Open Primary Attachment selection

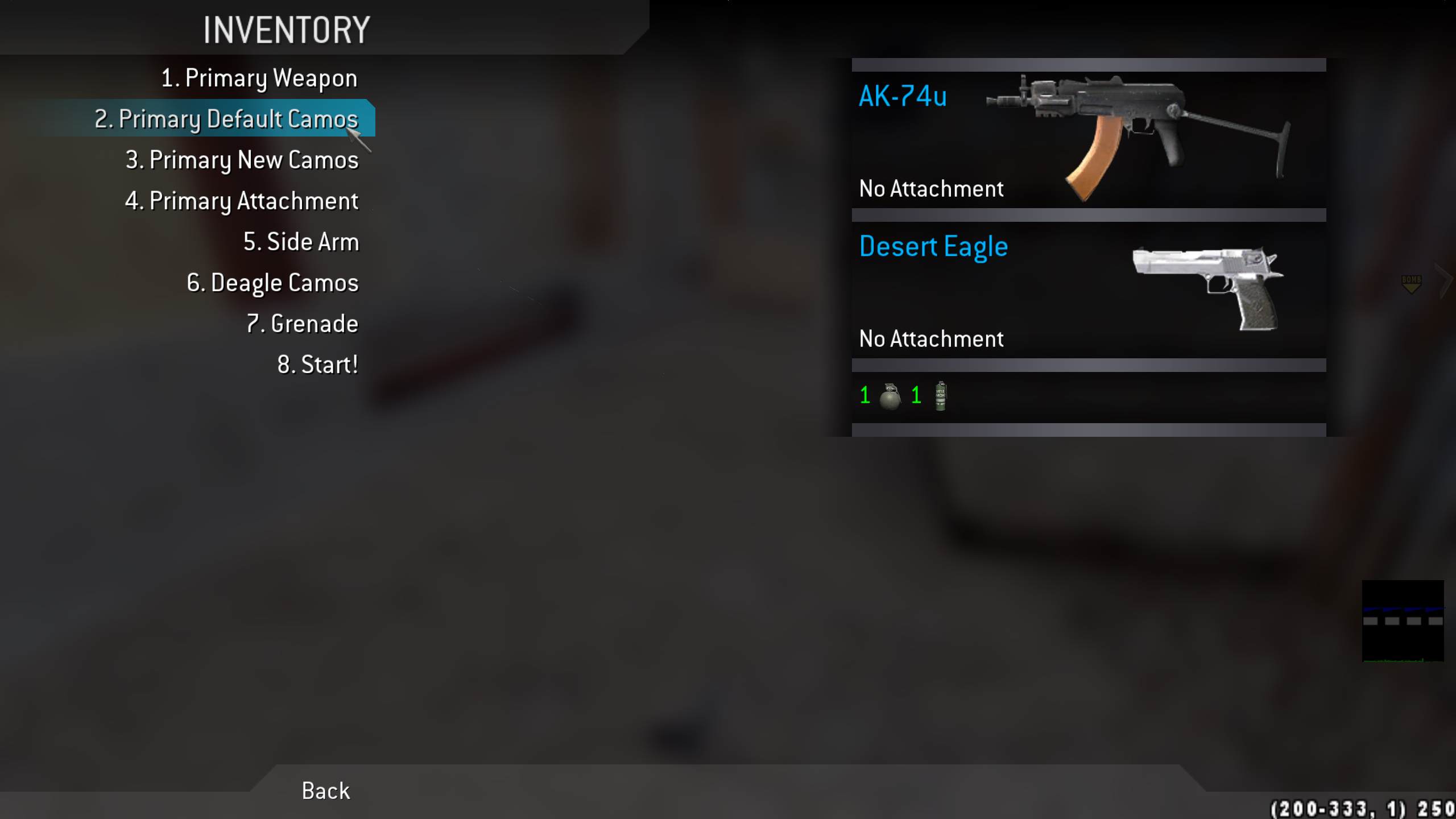point(242,201)
